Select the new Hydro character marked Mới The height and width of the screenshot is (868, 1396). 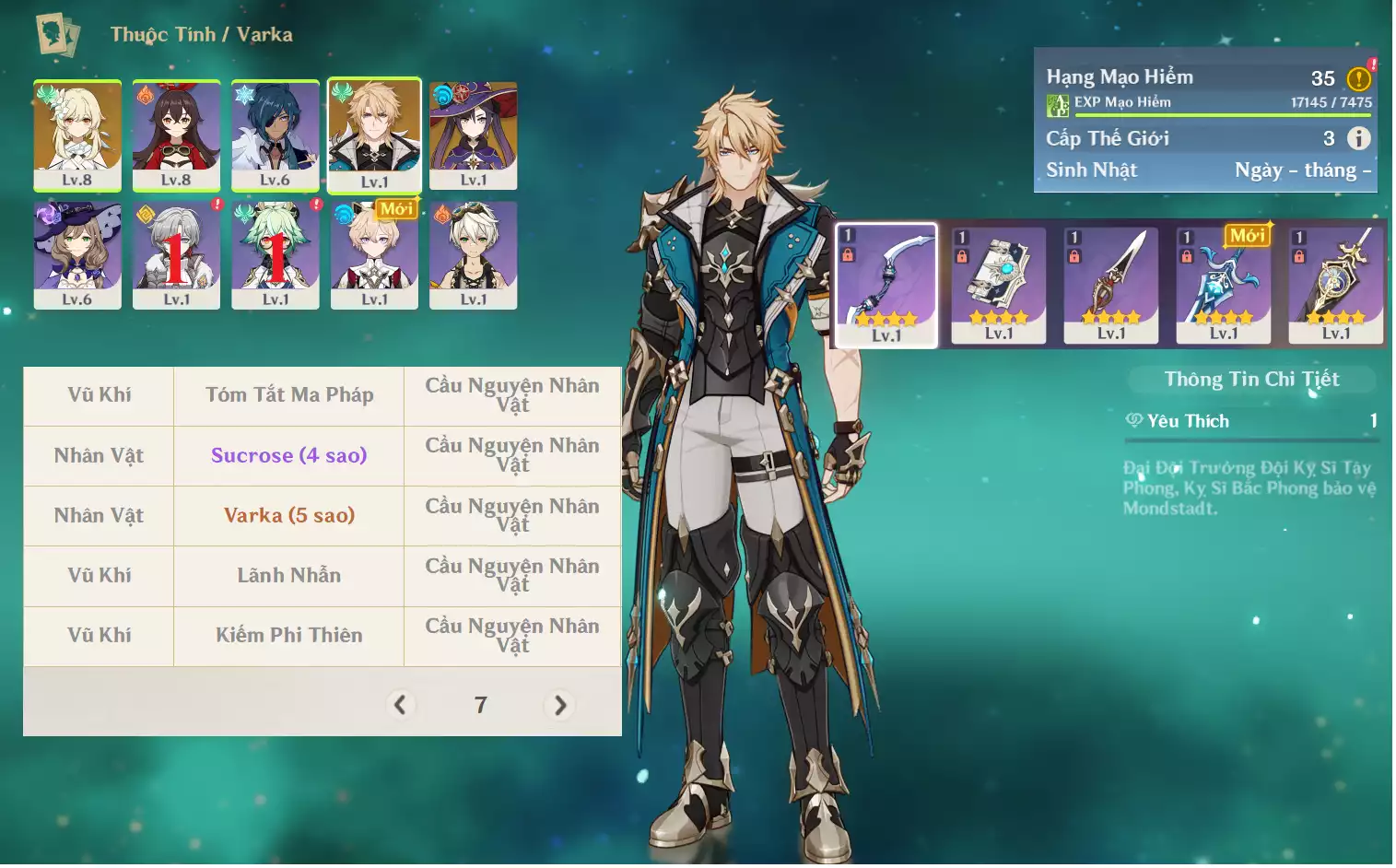pos(374,255)
